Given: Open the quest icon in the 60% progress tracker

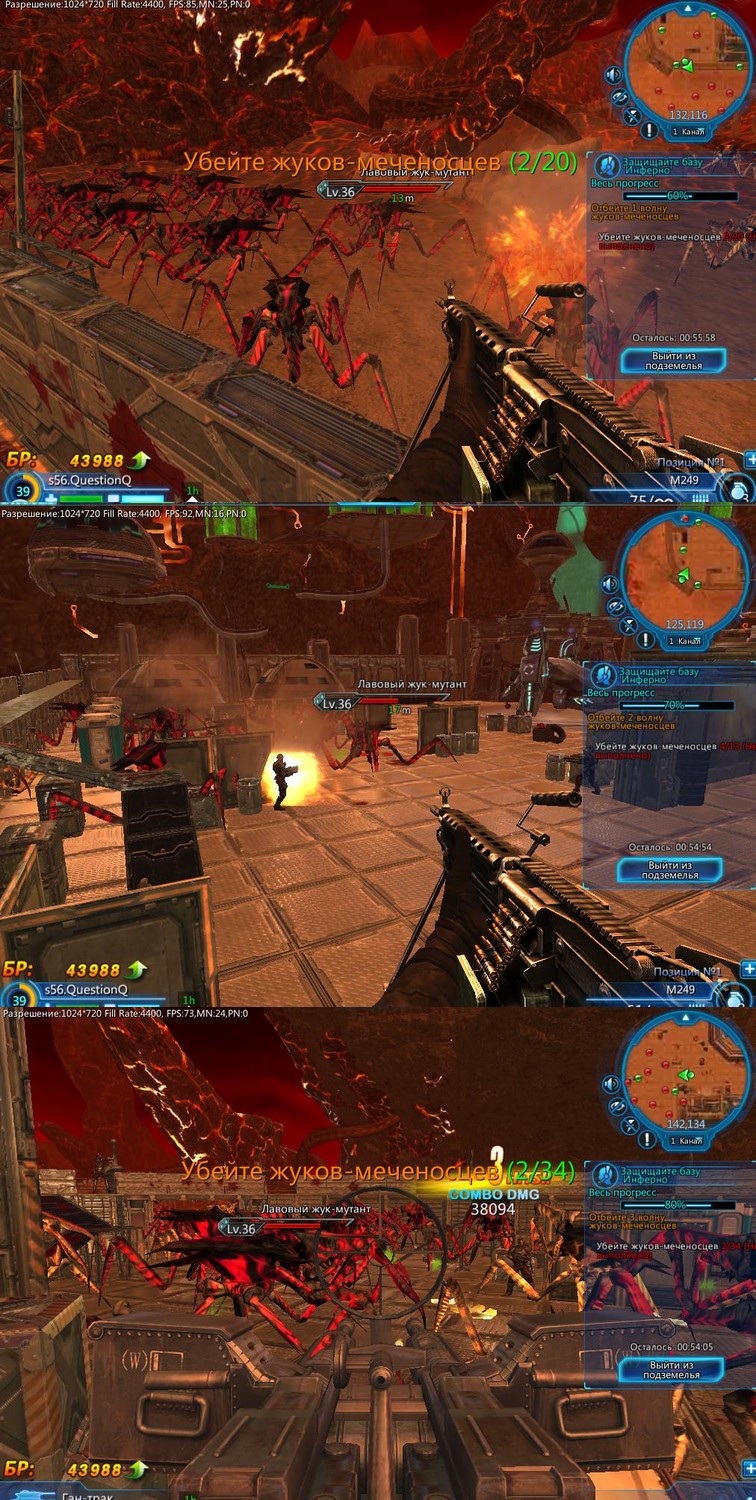Looking at the screenshot, I should [604, 167].
